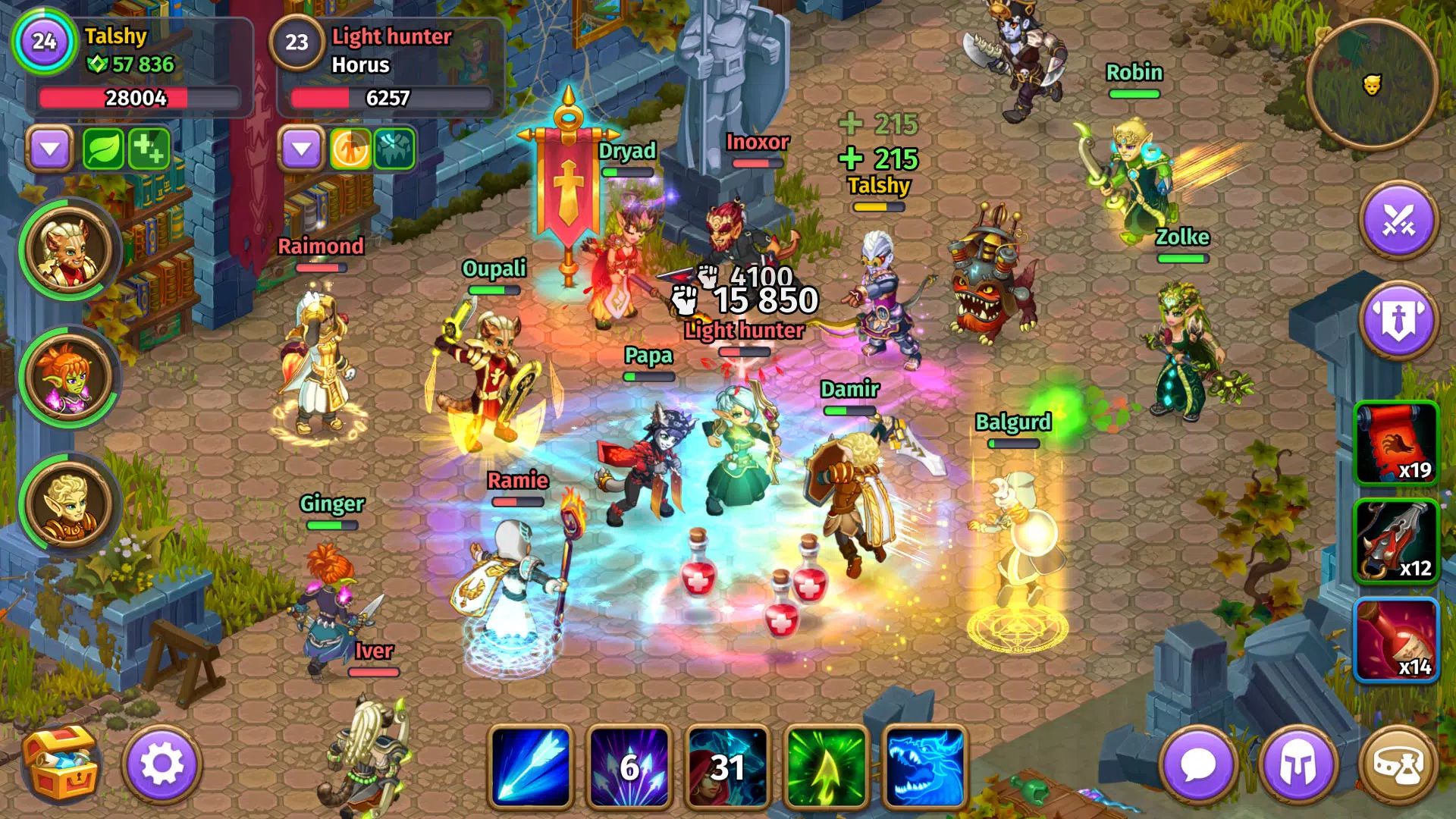This screenshot has width=1456, height=819.
Task: Select the blonde elf party portrait
Action: click(x=69, y=504)
